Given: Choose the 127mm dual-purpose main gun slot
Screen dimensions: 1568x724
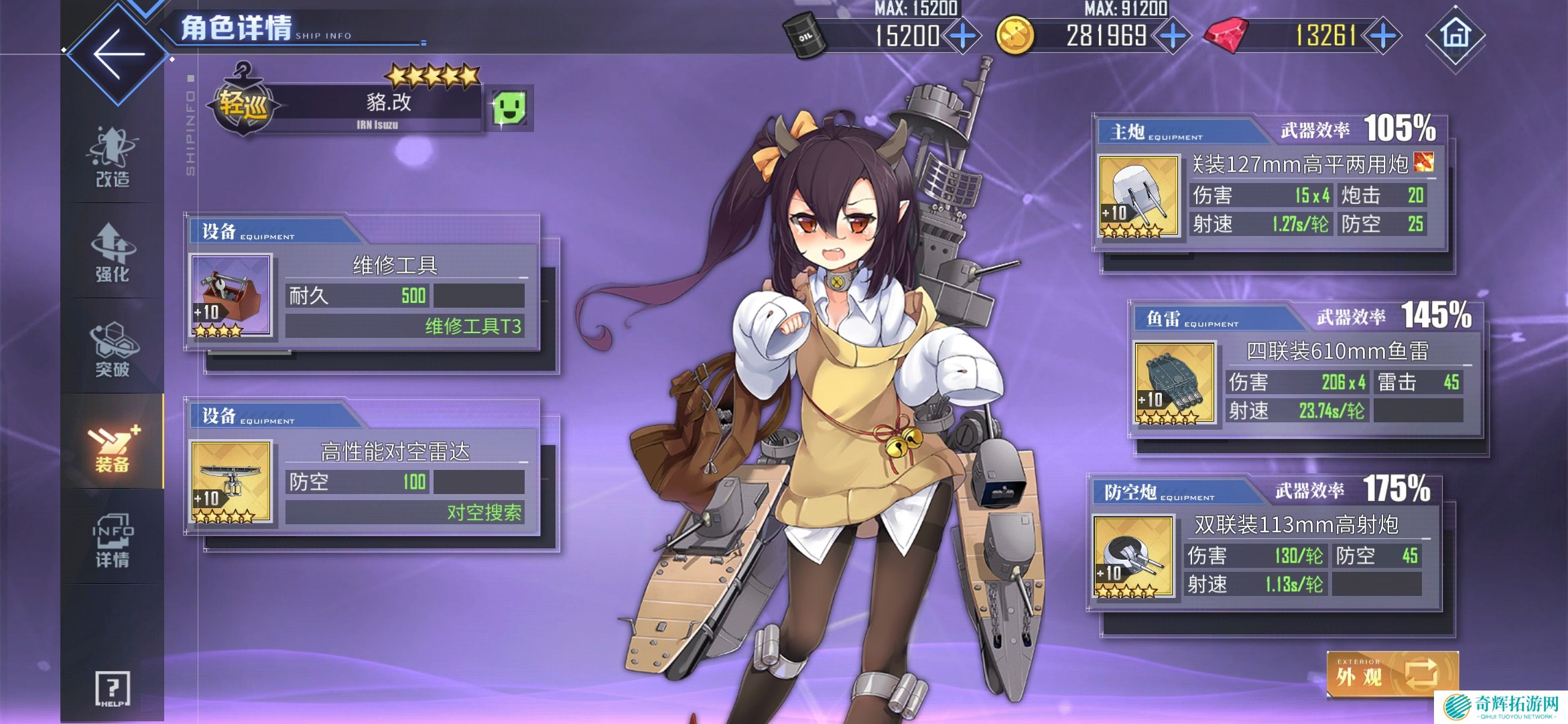Looking at the screenshot, I should pos(1138,196).
